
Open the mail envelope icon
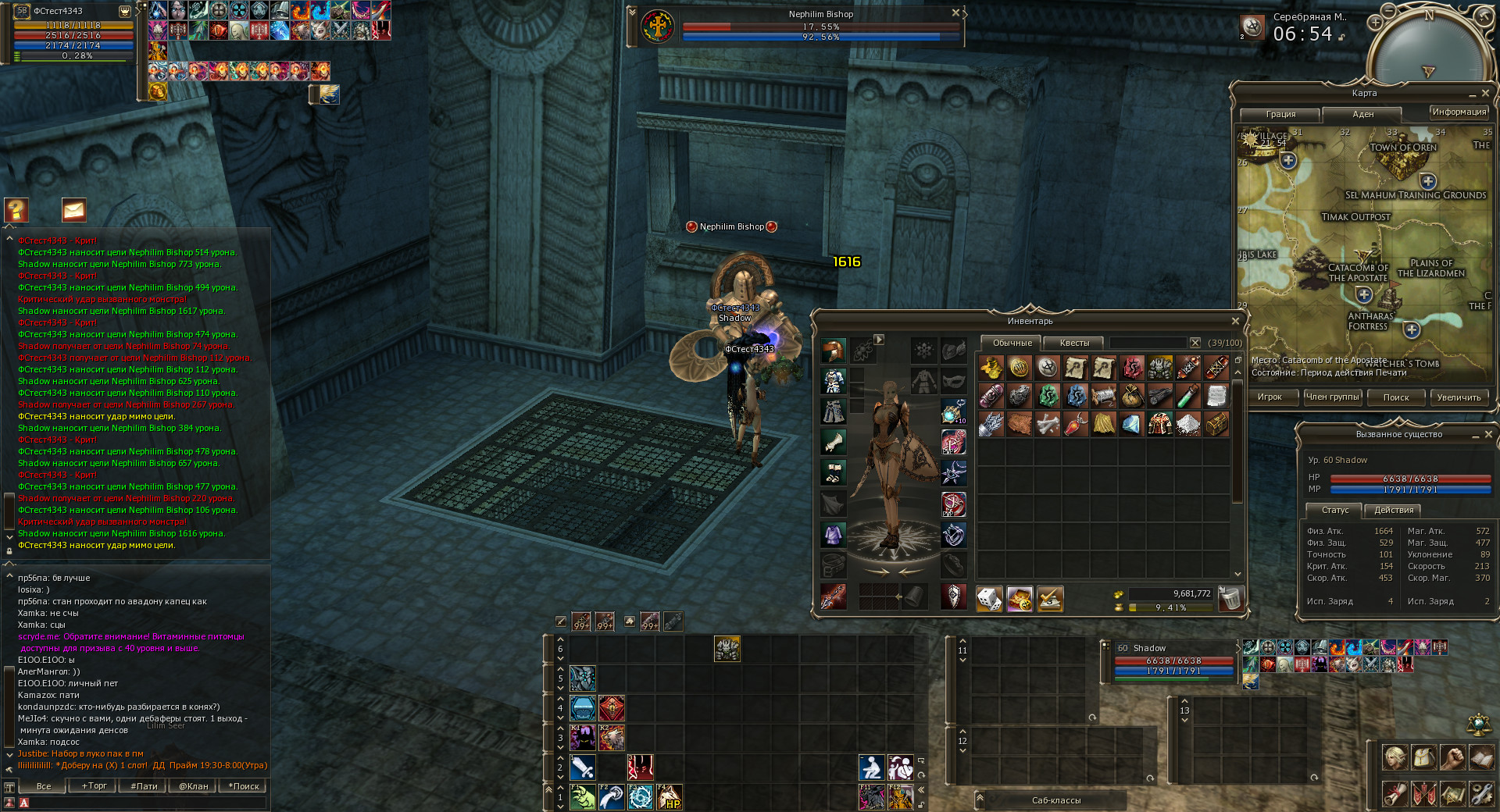[73, 210]
